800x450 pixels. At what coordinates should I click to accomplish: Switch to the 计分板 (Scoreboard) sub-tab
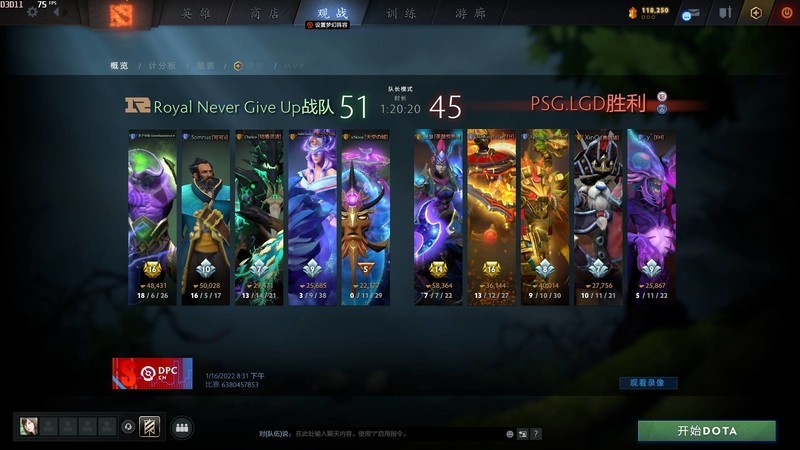pyautogui.click(x=162, y=66)
